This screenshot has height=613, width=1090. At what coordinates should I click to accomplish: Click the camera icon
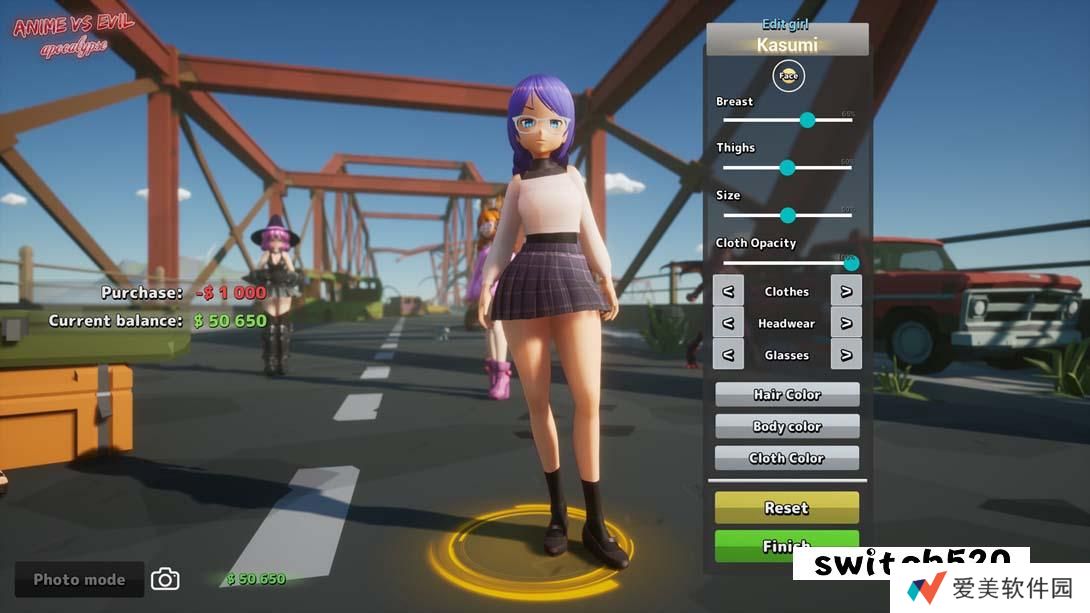165,579
